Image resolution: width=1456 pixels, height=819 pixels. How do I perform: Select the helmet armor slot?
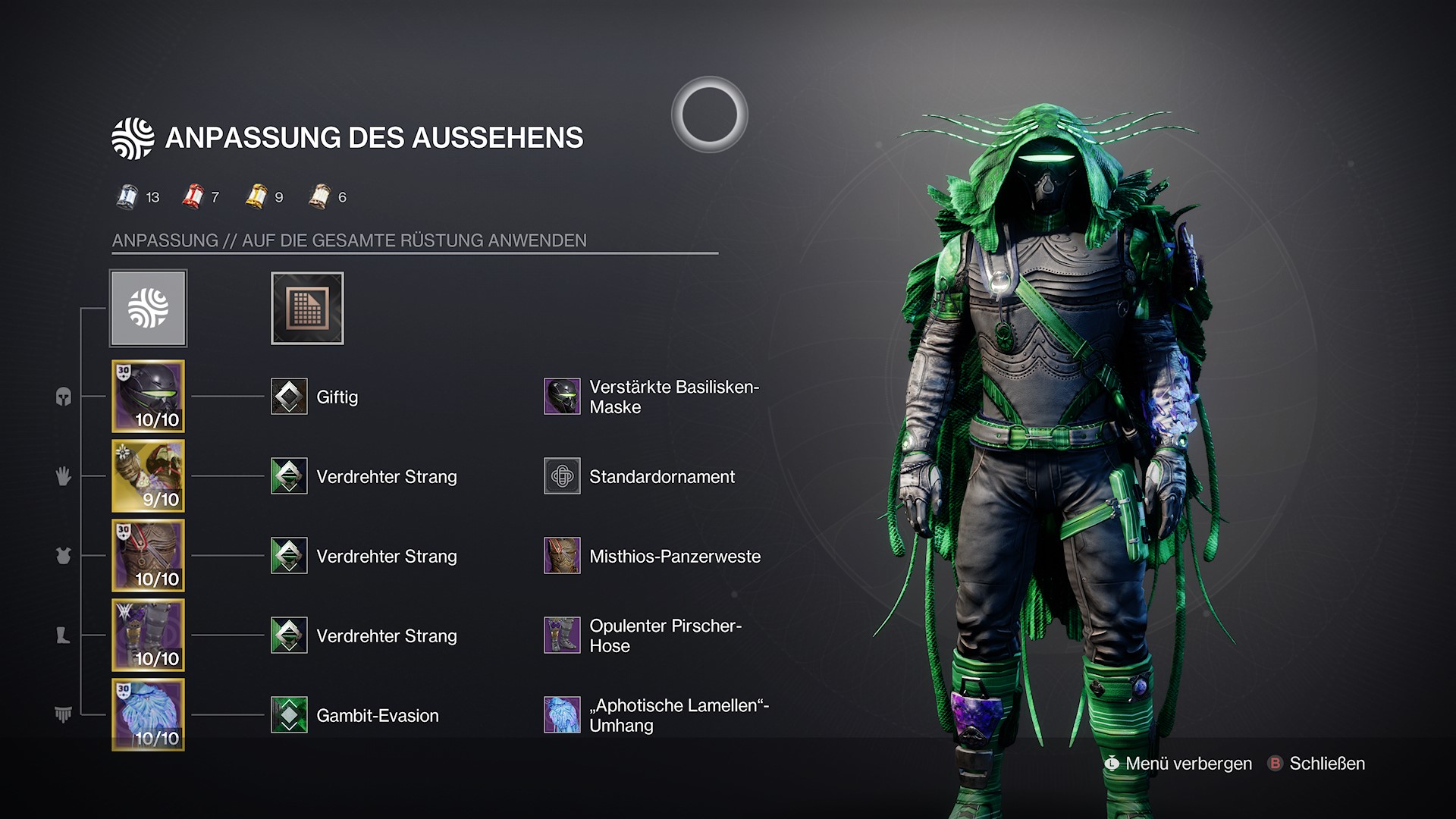click(149, 397)
